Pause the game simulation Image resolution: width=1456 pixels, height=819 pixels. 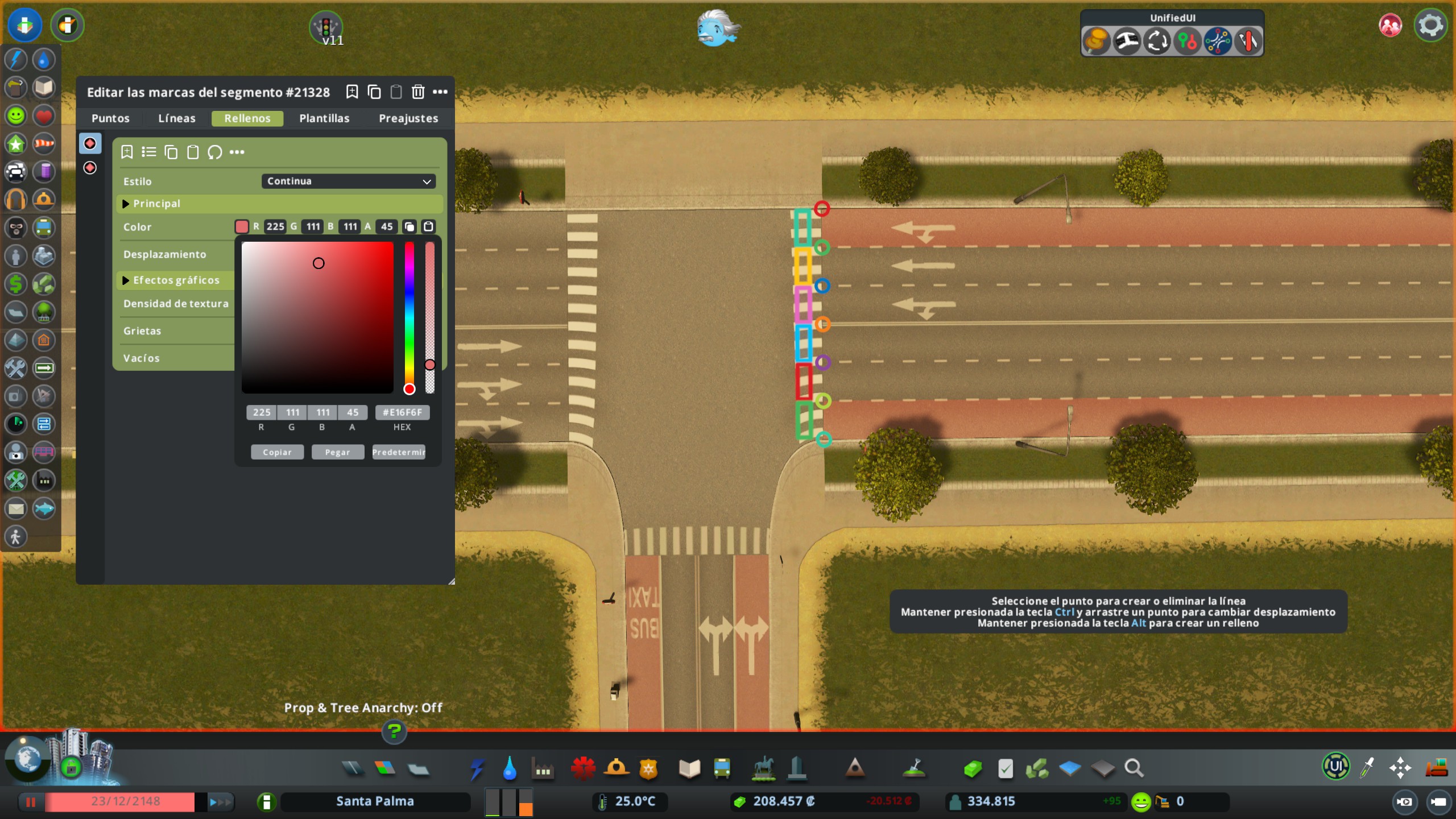coord(31,802)
